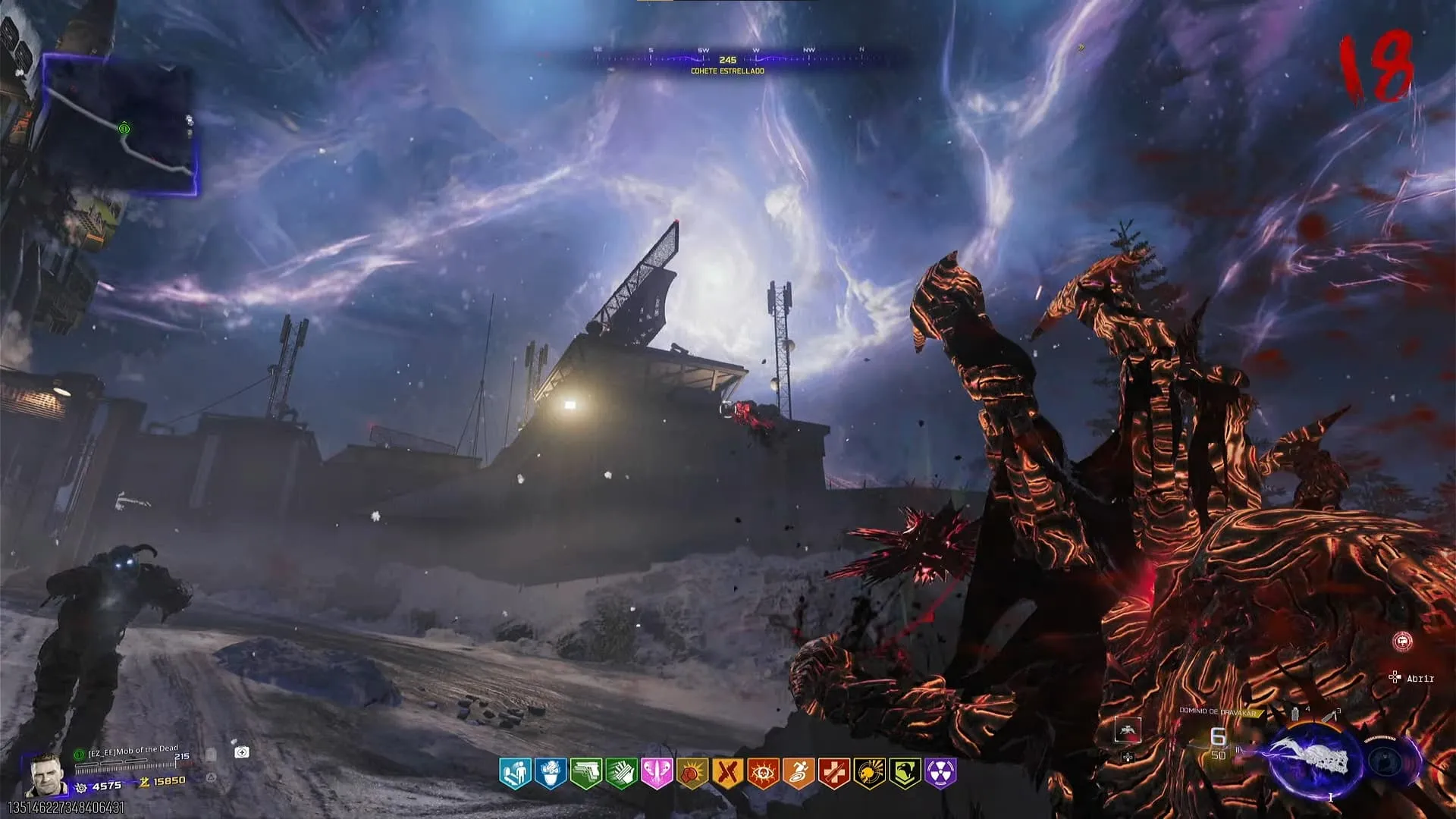Click the white medkit icon
This screenshot has width=1456, height=819.
pyautogui.click(x=242, y=752)
